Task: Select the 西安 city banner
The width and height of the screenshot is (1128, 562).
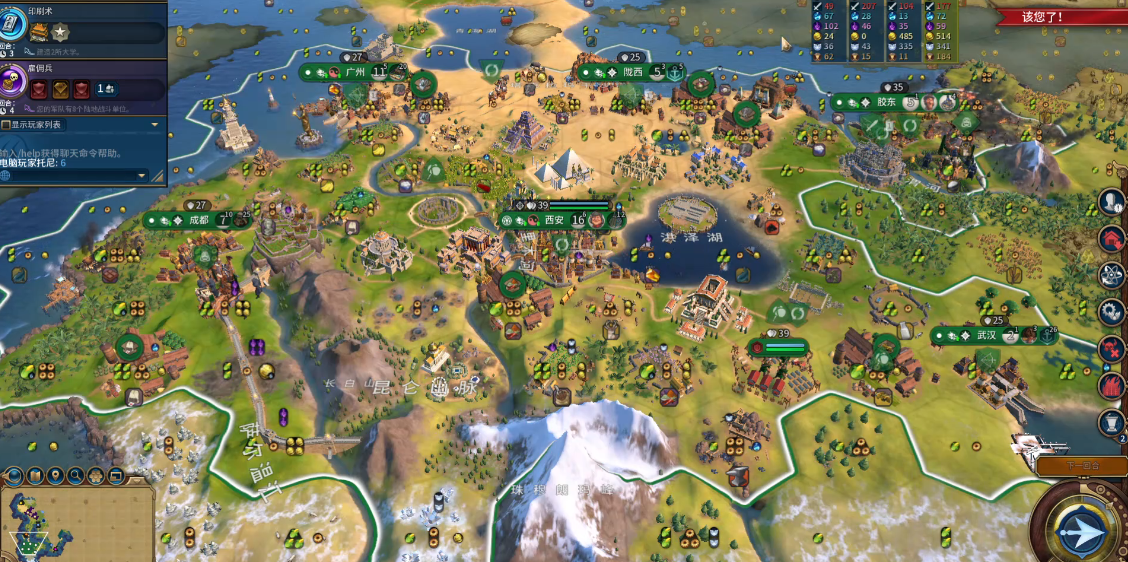Action: [x=555, y=220]
